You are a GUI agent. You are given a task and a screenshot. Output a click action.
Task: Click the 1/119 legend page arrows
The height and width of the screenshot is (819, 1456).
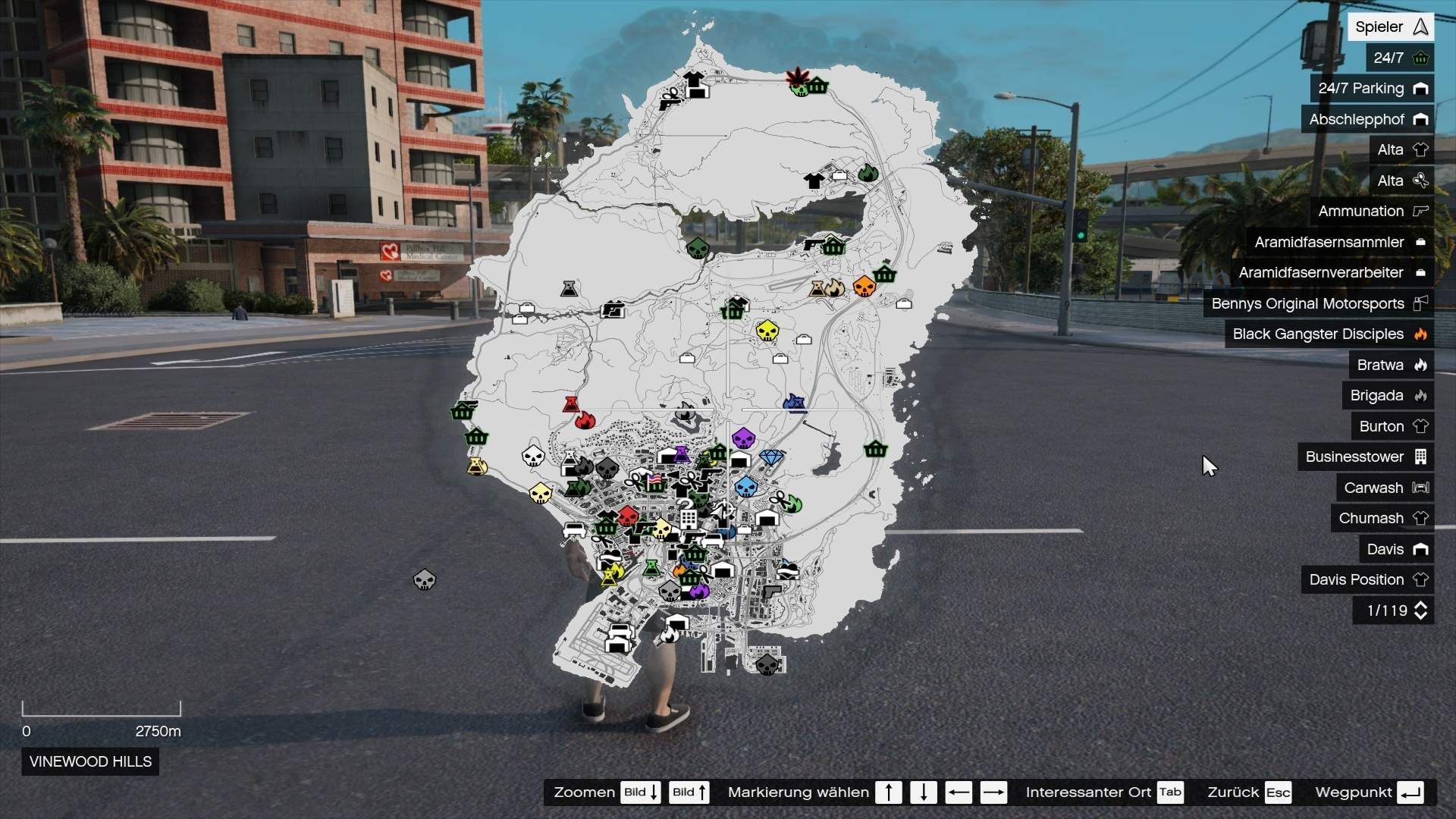[1421, 611]
